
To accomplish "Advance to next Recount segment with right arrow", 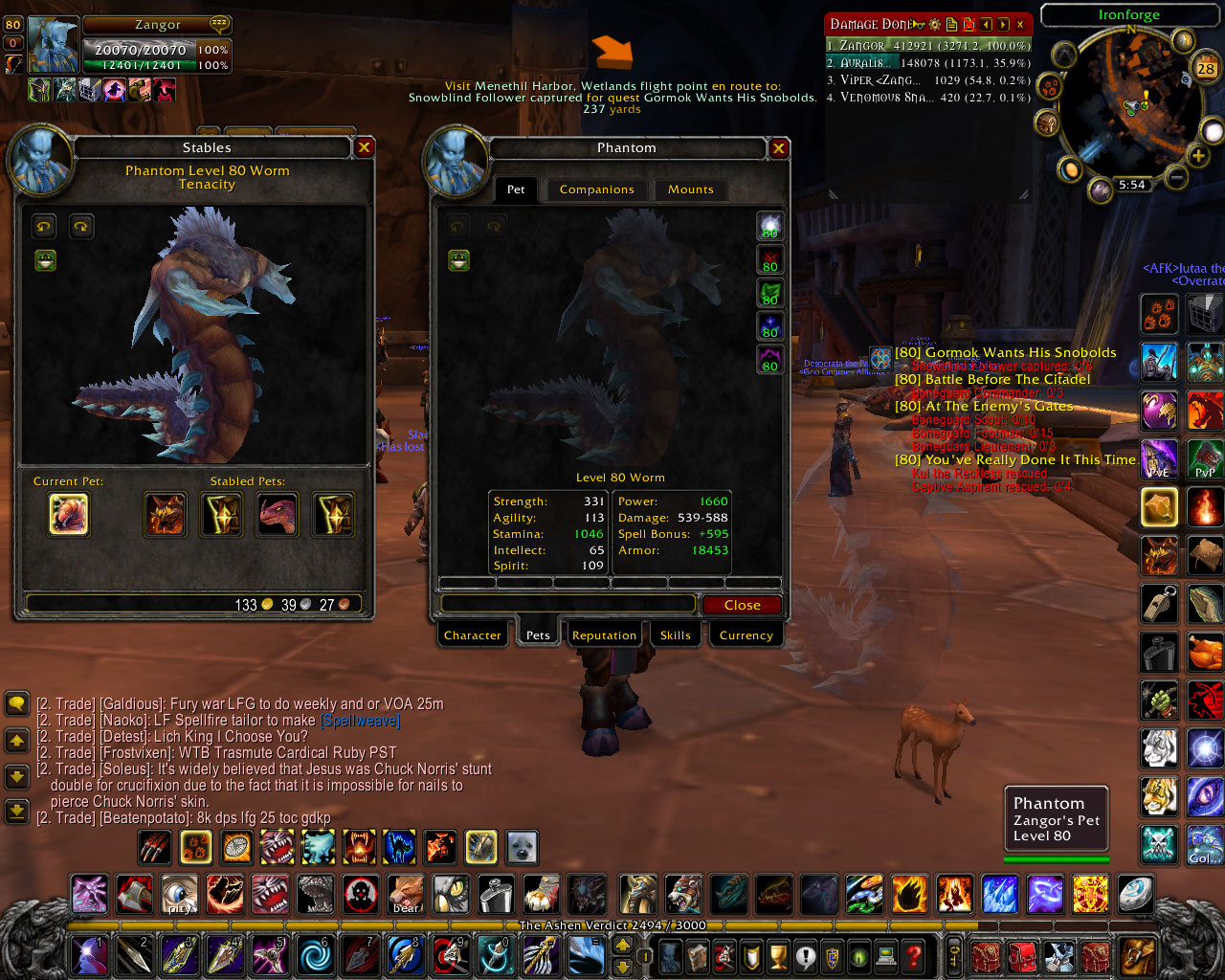I will (1003, 24).
